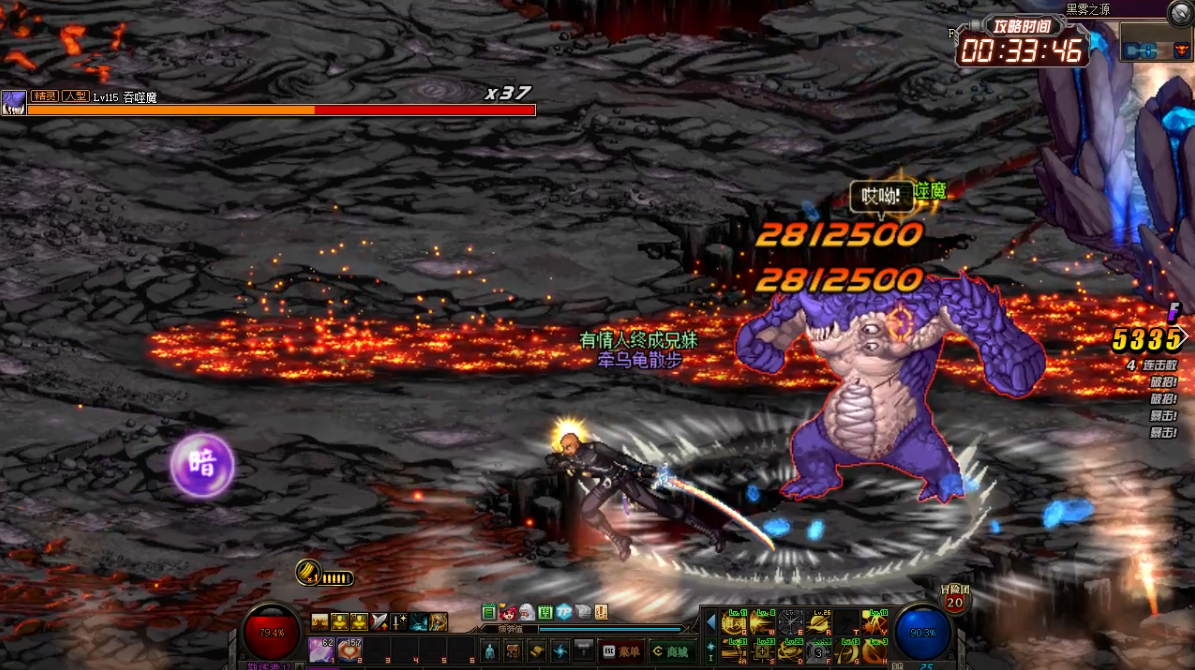Open the 商城 shop button
1195x670 pixels.
671,651
